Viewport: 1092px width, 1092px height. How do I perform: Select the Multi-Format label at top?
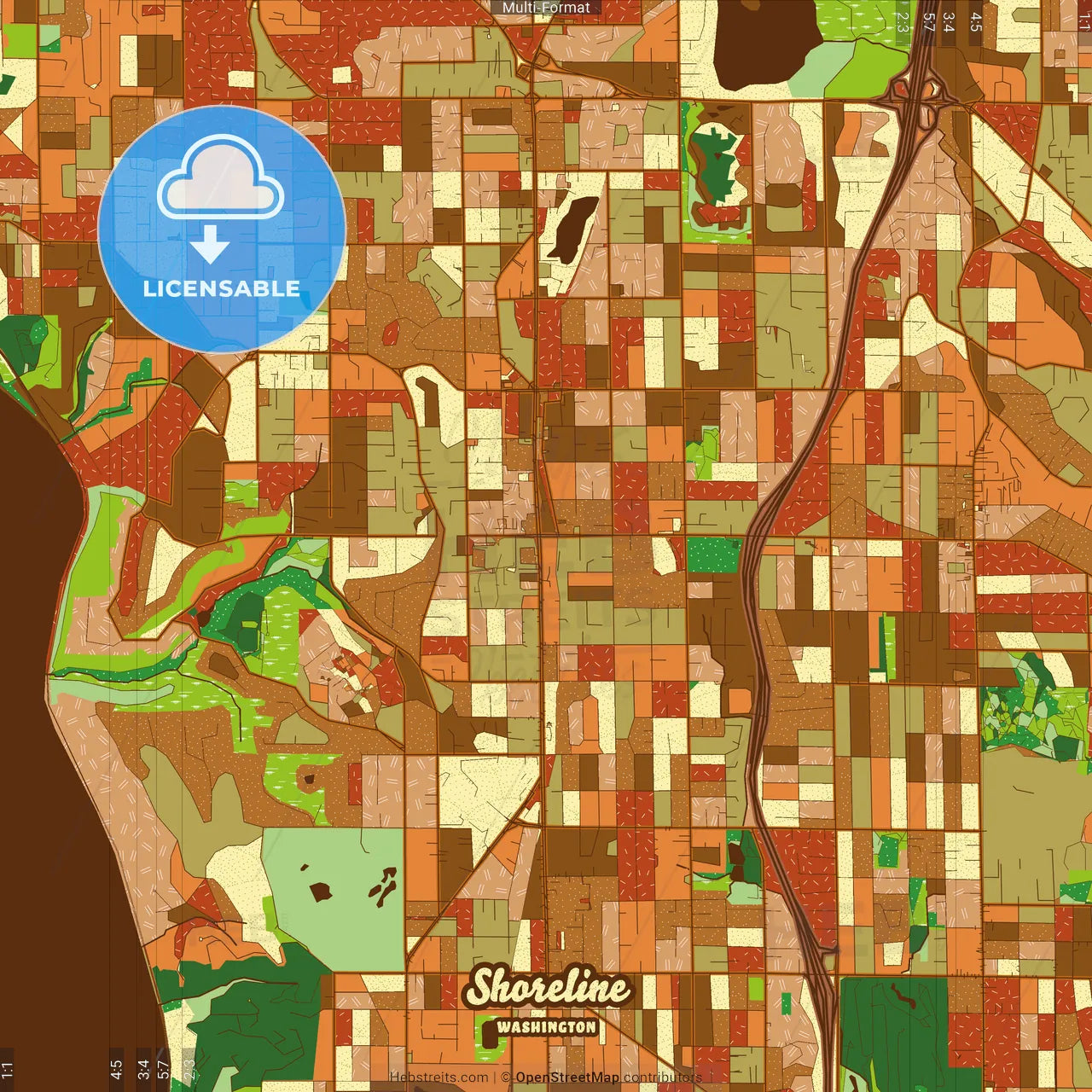(546, 8)
